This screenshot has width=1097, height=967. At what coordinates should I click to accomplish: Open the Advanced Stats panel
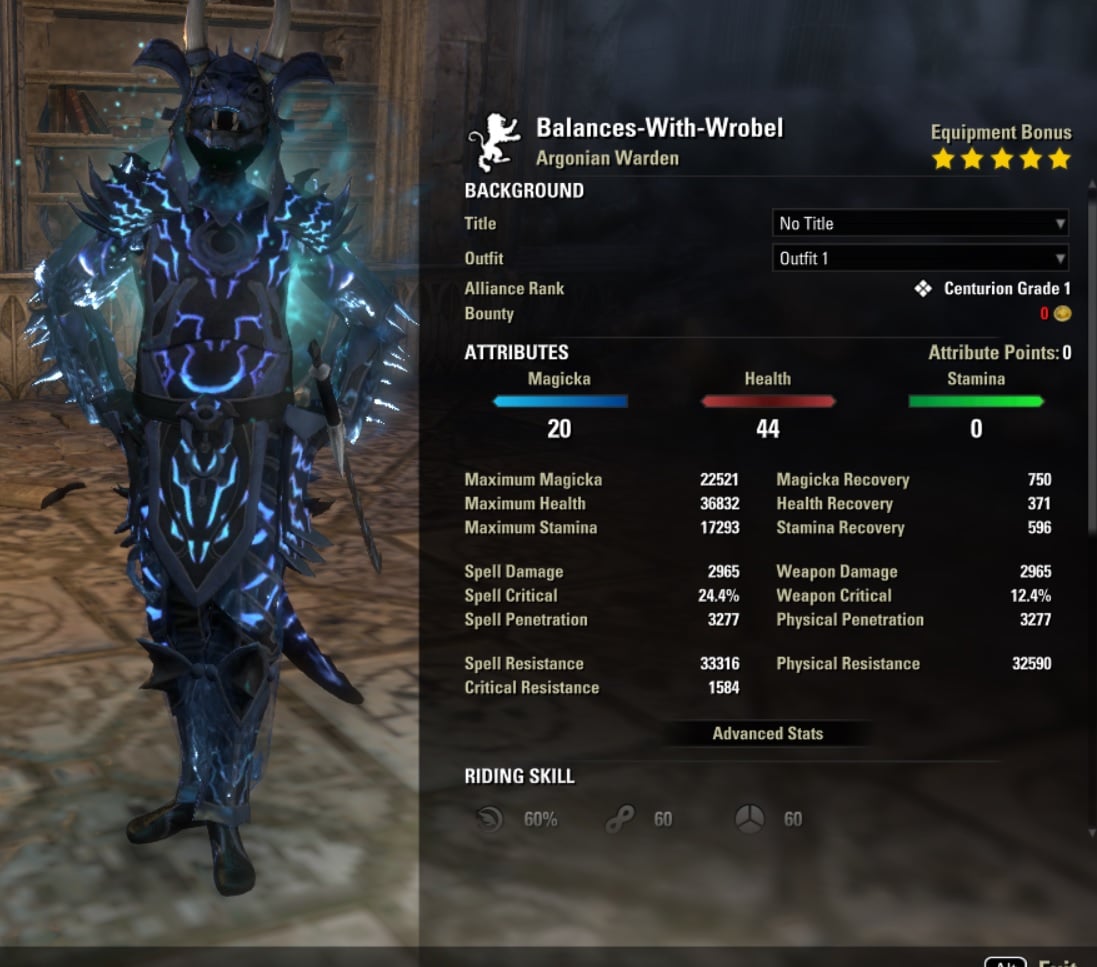[767, 734]
